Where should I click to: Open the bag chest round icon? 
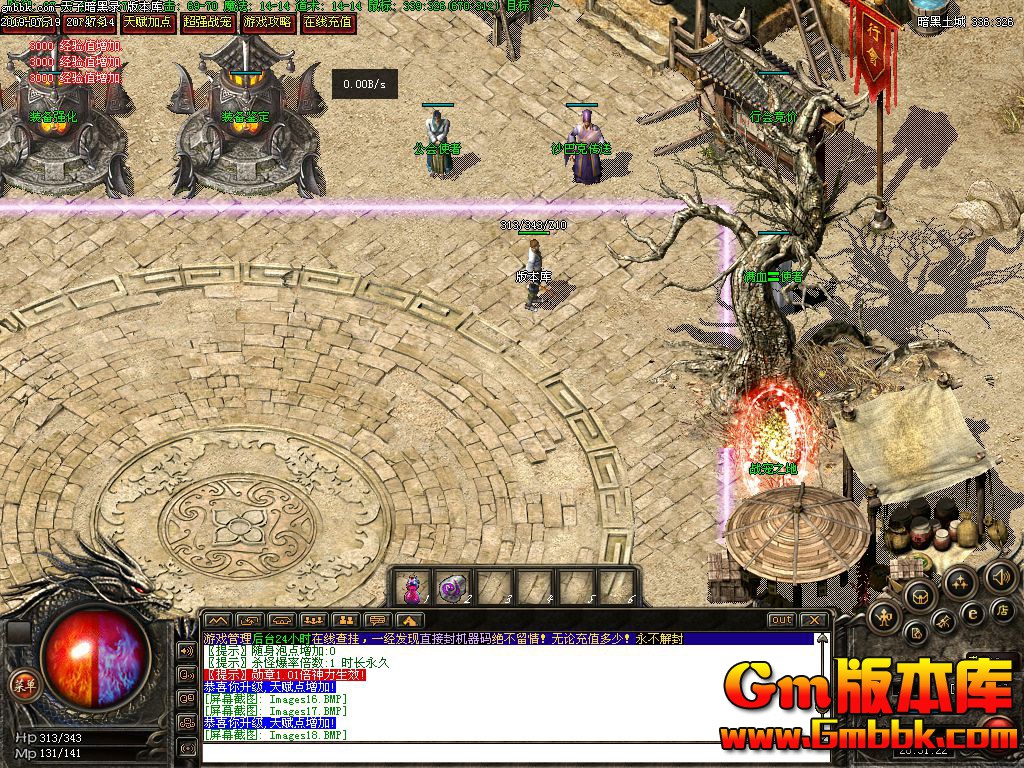coord(919,598)
